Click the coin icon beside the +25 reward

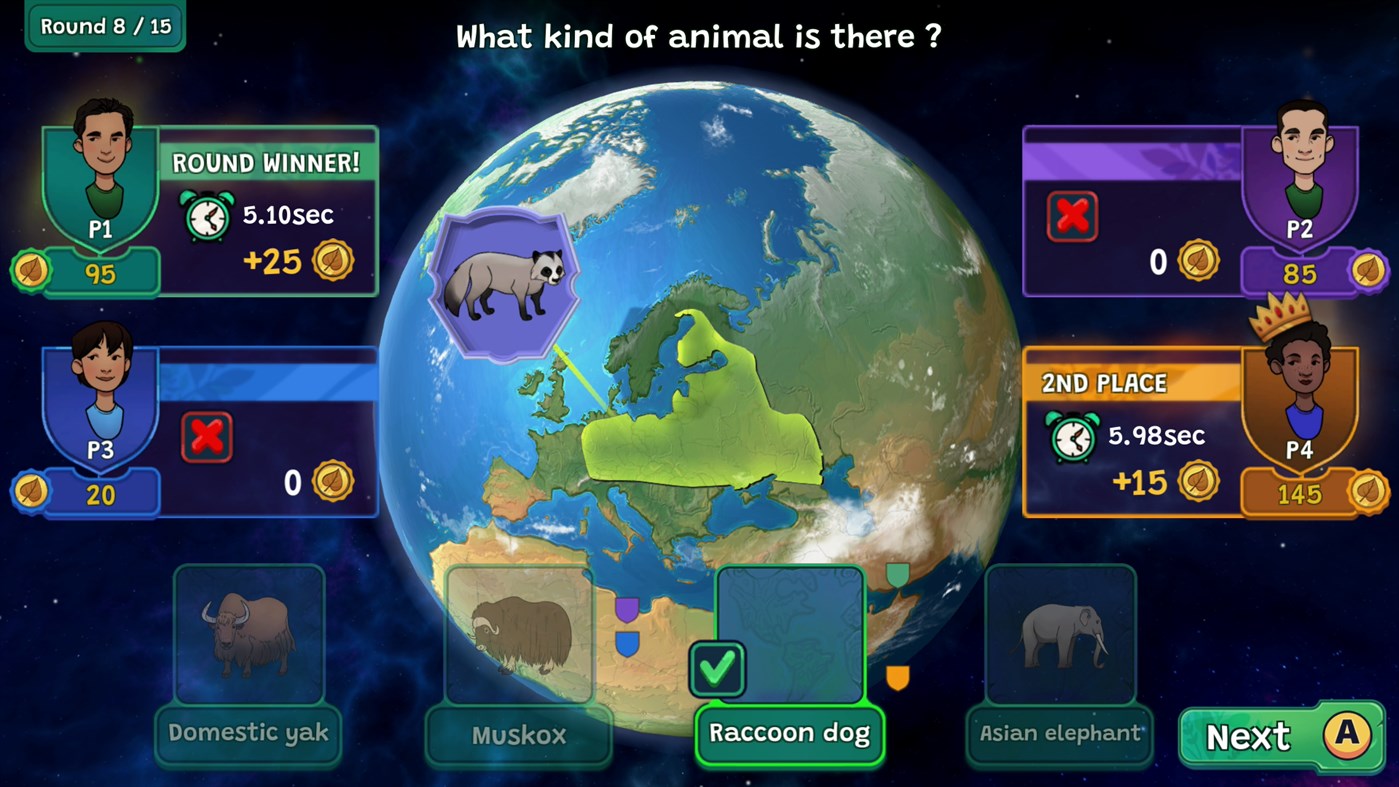pyautogui.click(x=334, y=260)
